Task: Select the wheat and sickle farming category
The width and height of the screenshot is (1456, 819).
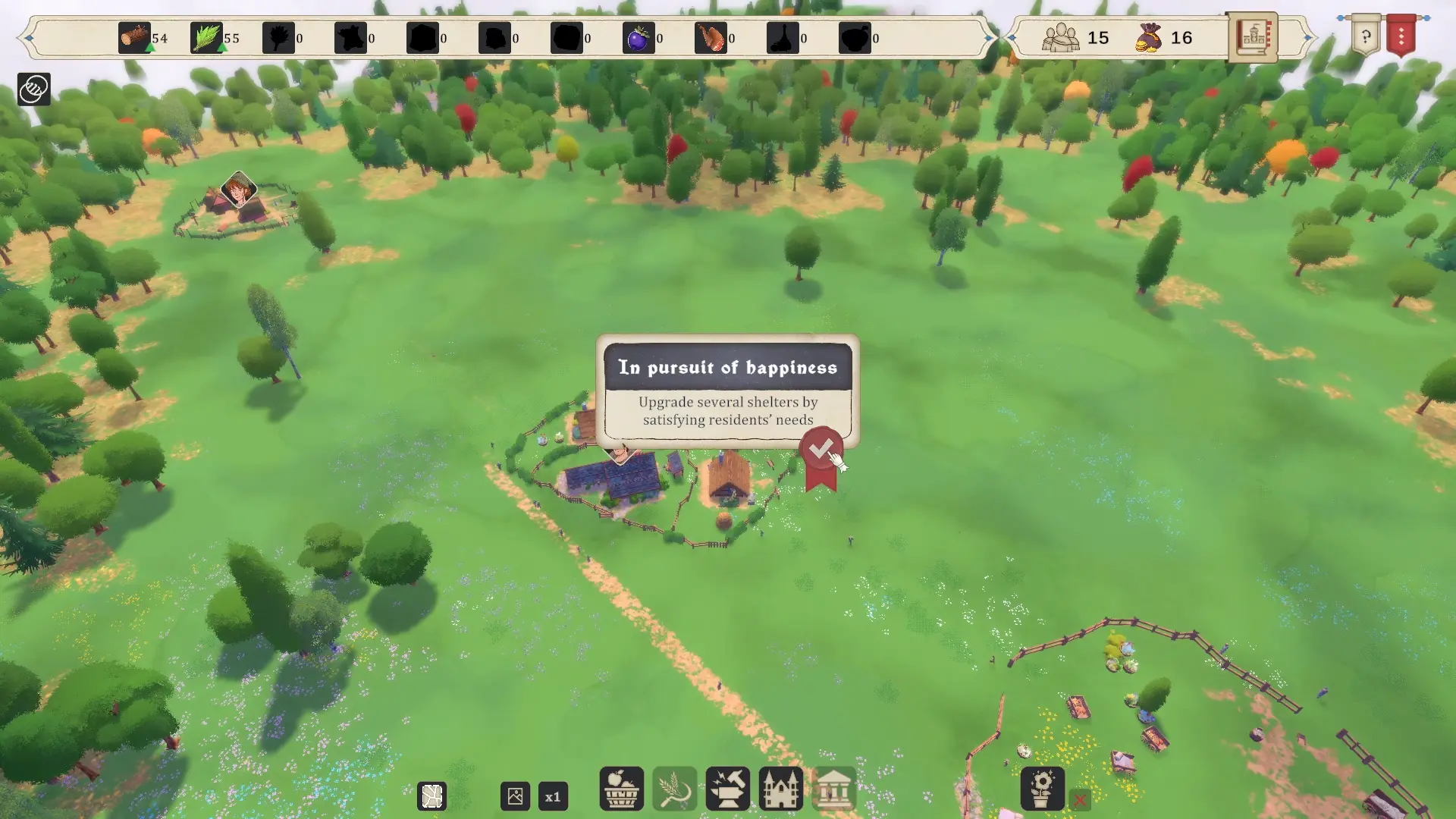Action: [674, 789]
